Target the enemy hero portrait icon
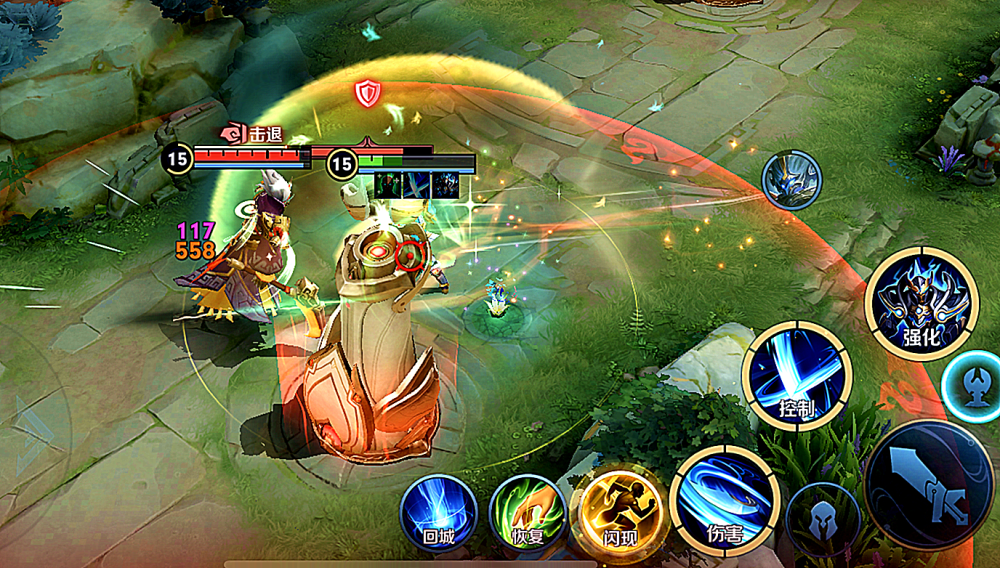 tap(791, 181)
